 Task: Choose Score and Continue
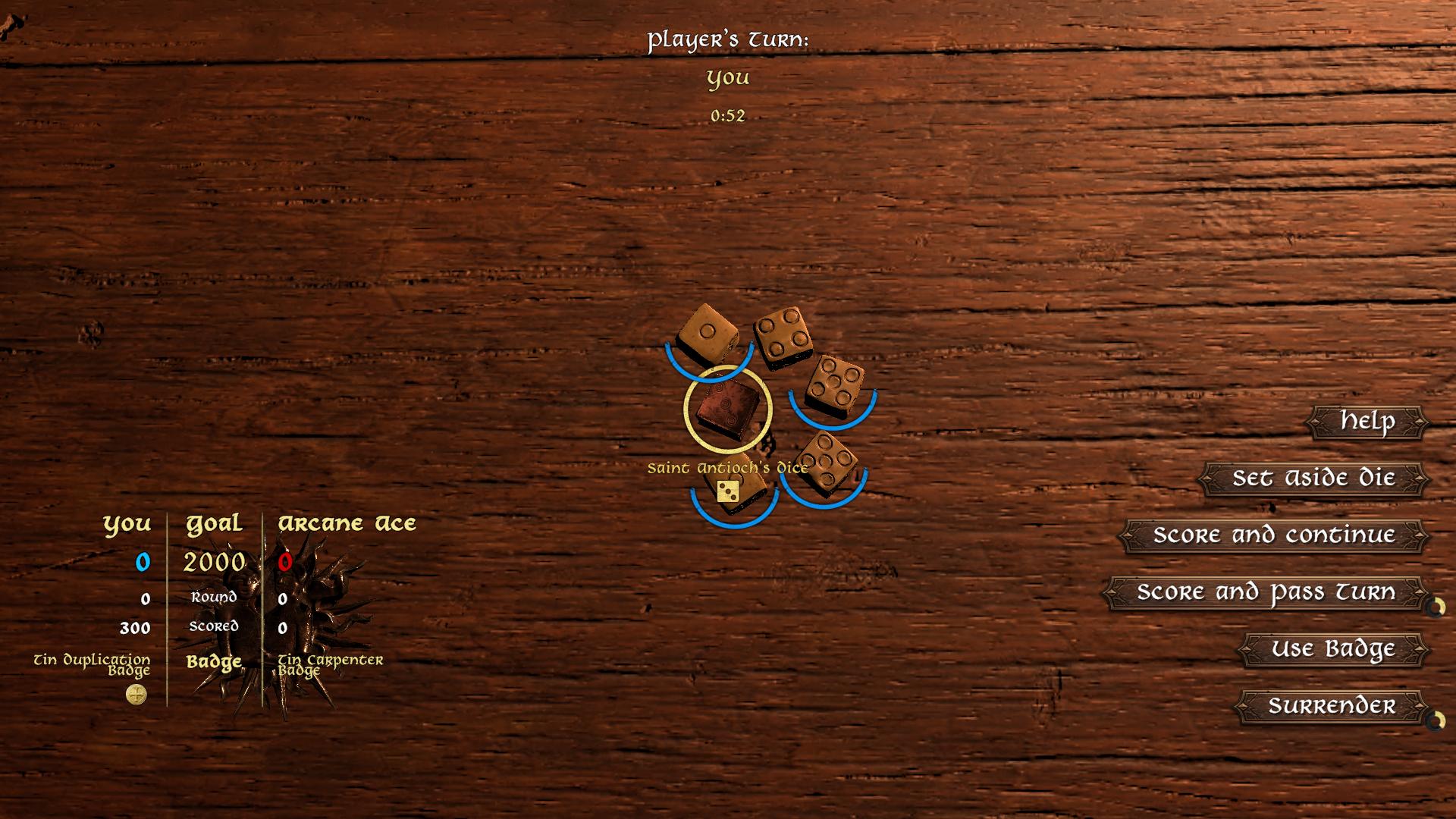pos(1274,535)
